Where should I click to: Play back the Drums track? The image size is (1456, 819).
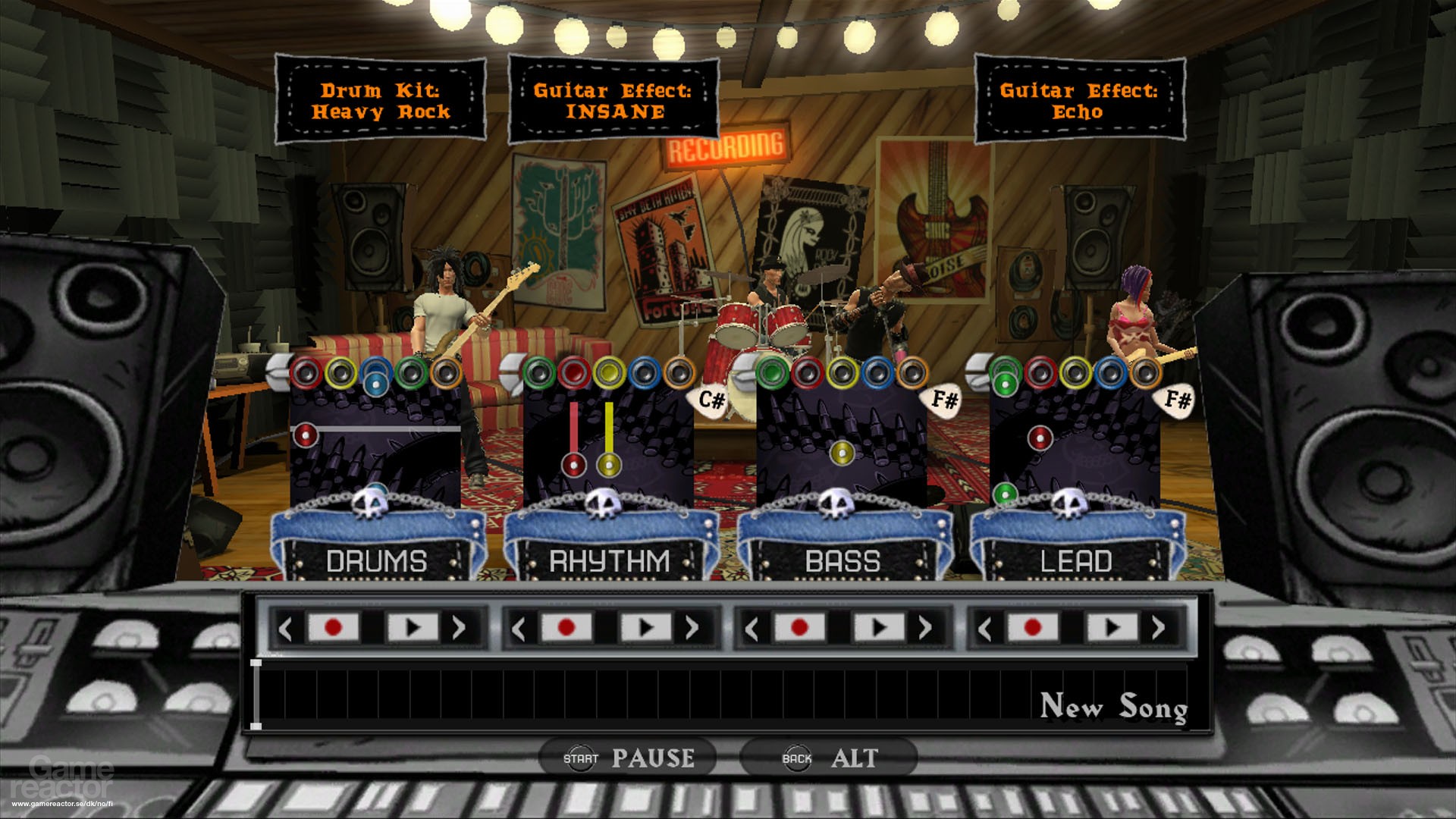(413, 628)
